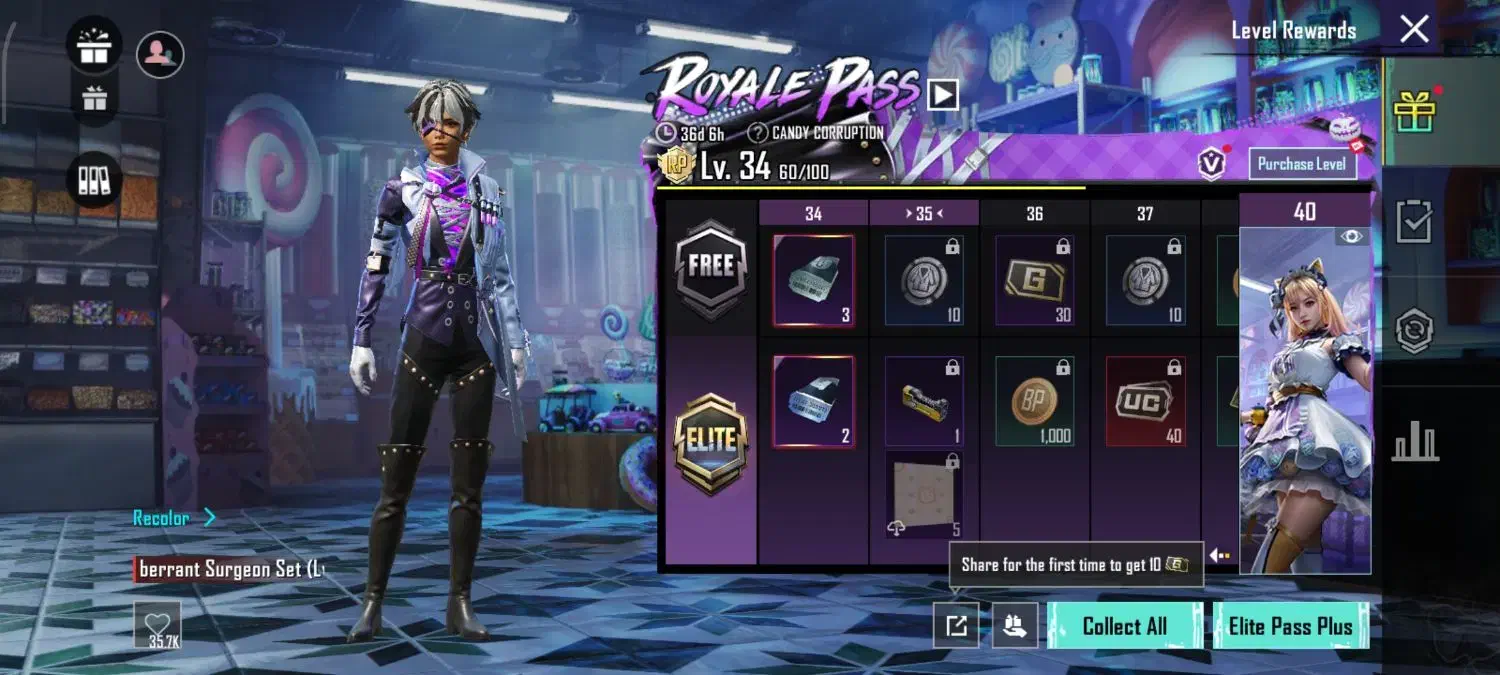
Task: Click the Purchase Level button
Action: (1302, 164)
